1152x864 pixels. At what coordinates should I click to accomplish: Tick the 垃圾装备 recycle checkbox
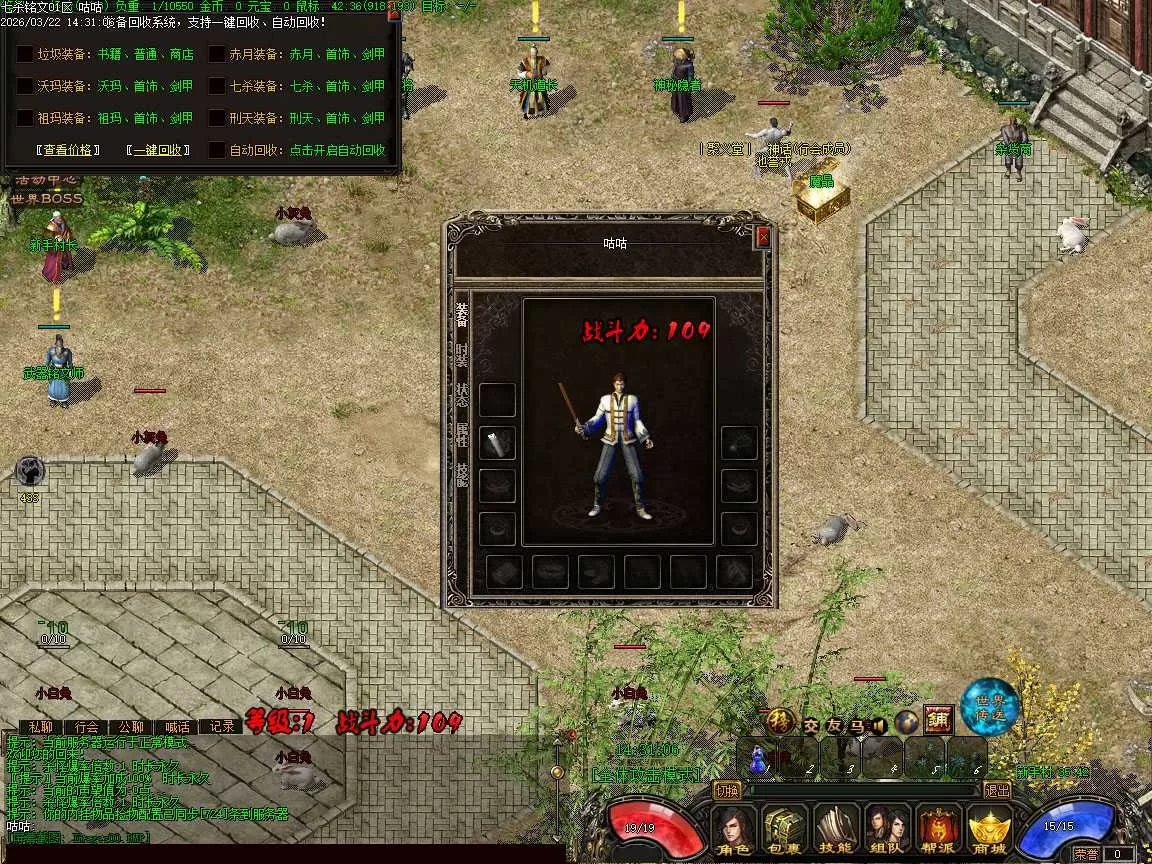pos(24,55)
